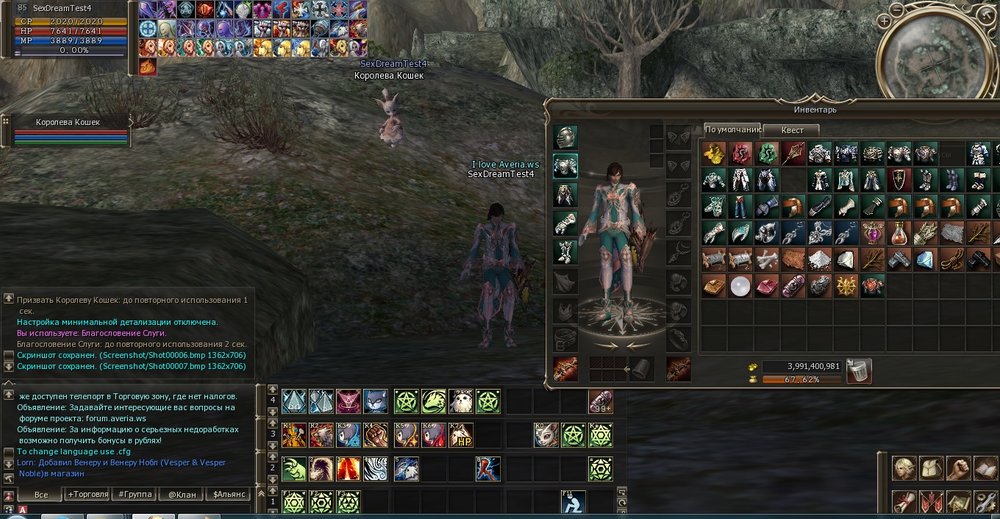Select the #Группа chat tab

[x=134, y=495]
